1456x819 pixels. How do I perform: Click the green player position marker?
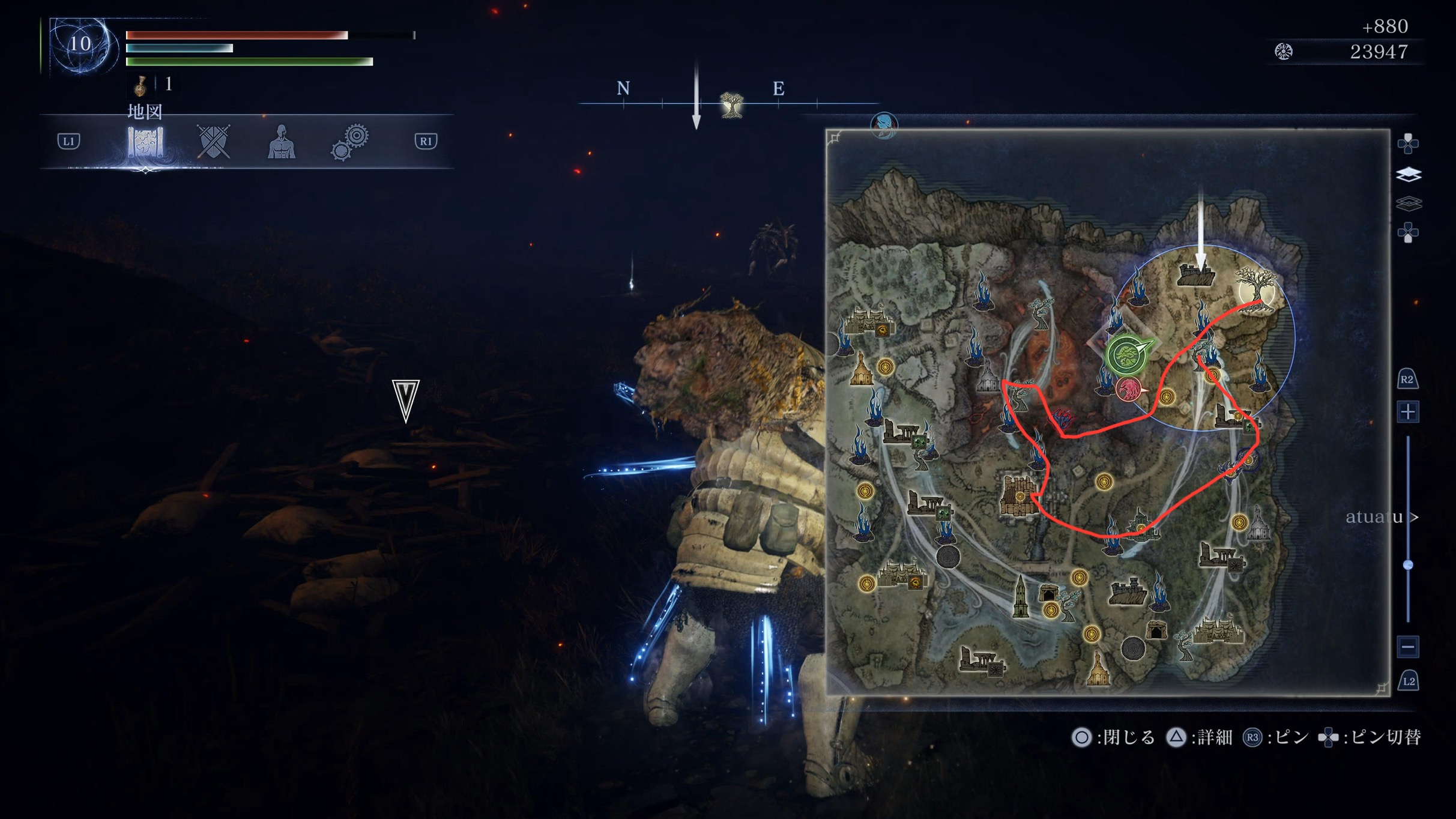pos(1128,354)
